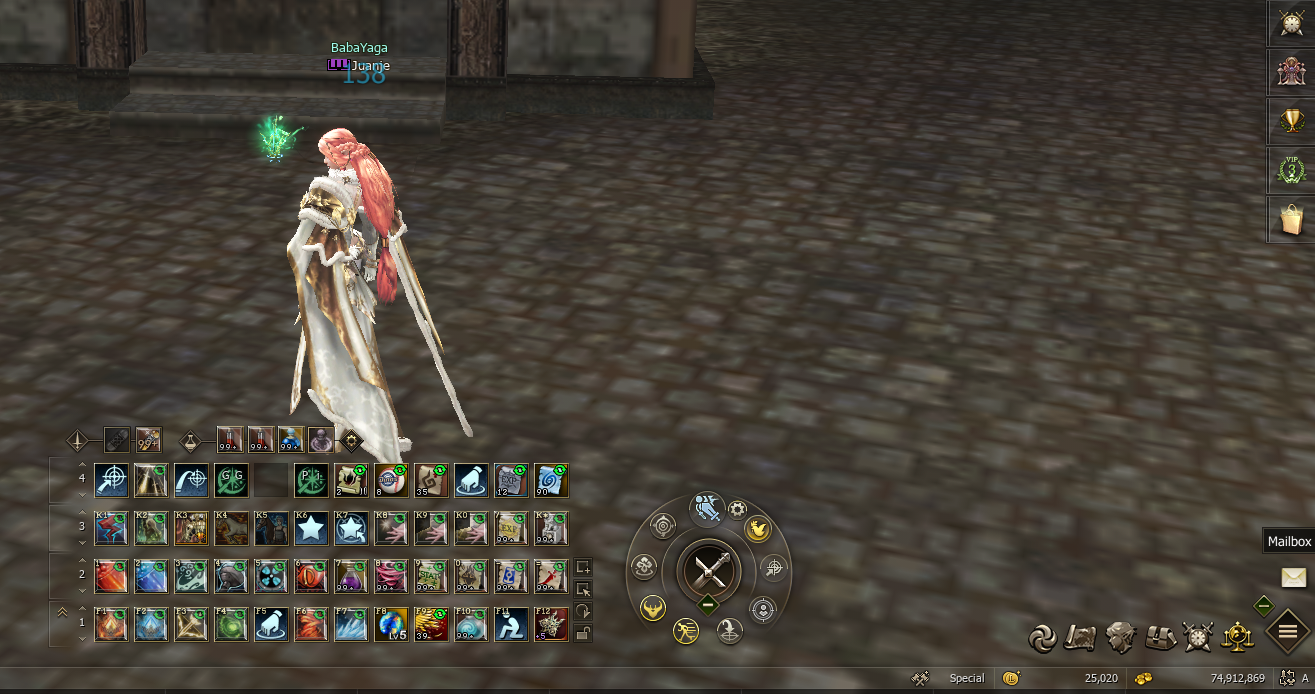Open the Mailbox envelope icon

pos(1293,577)
